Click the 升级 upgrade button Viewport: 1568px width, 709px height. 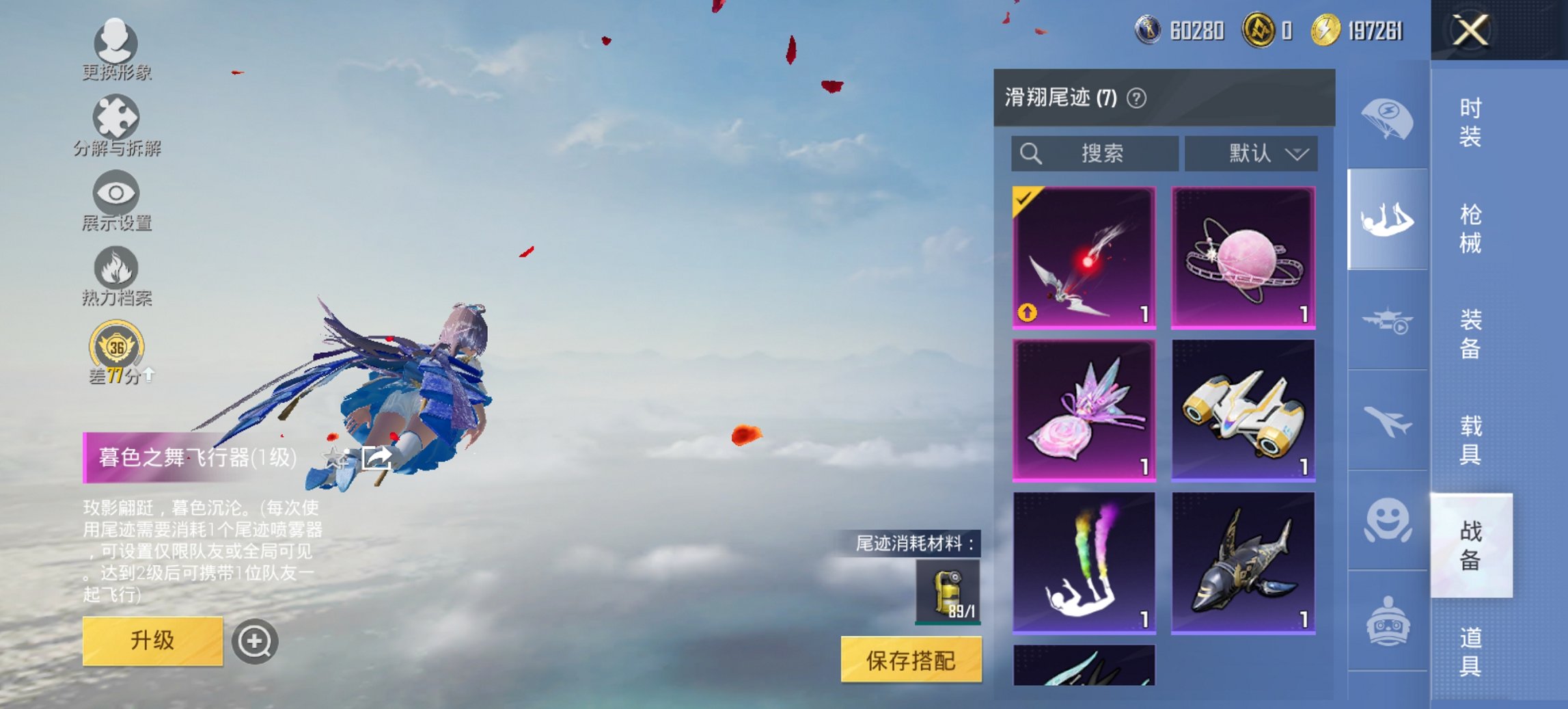(152, 641)
